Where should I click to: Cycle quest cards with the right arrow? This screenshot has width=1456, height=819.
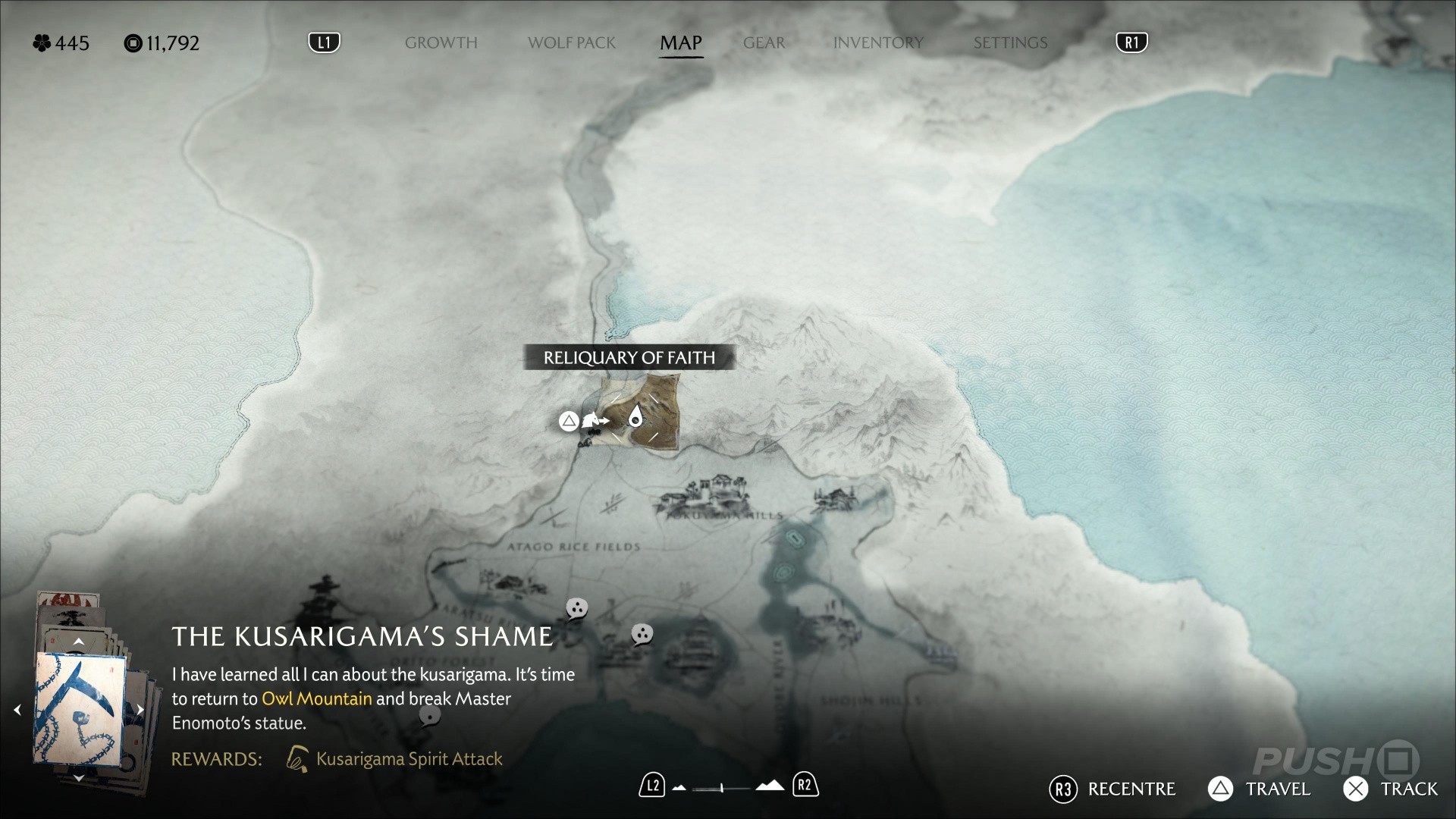pyautogui.click(x=140, y=710)
